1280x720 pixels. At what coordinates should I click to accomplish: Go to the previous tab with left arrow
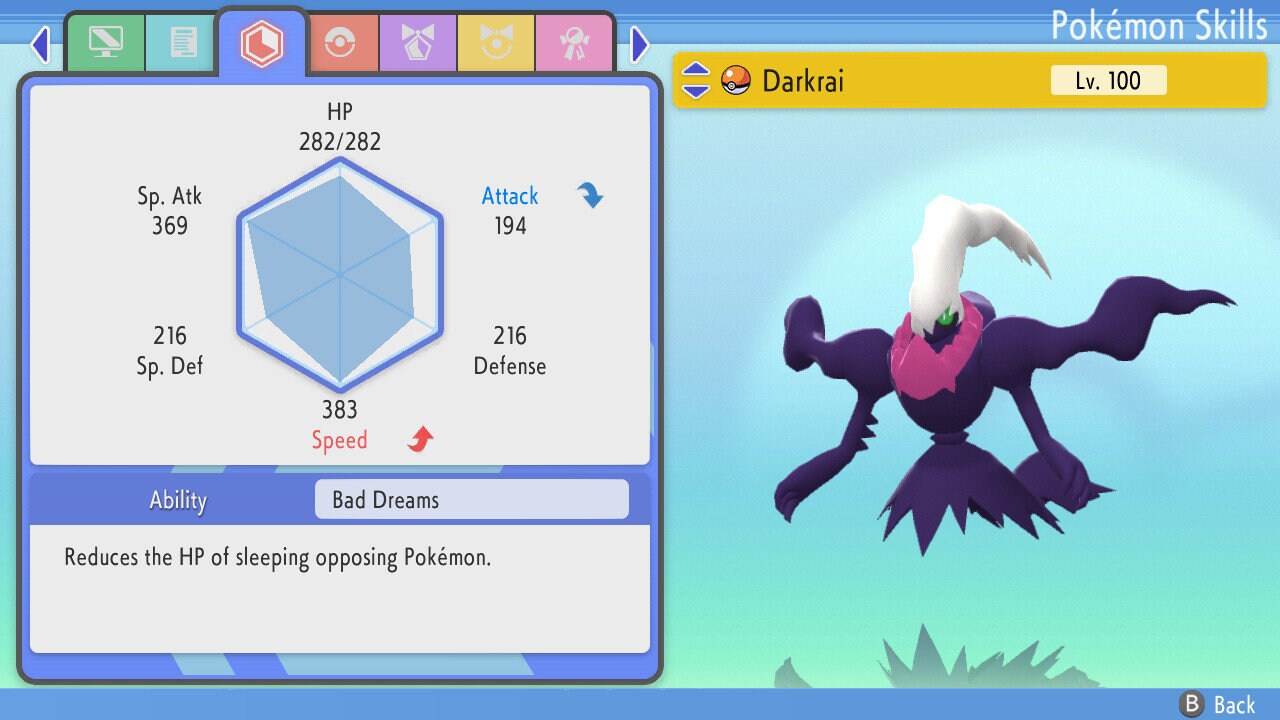40,44
